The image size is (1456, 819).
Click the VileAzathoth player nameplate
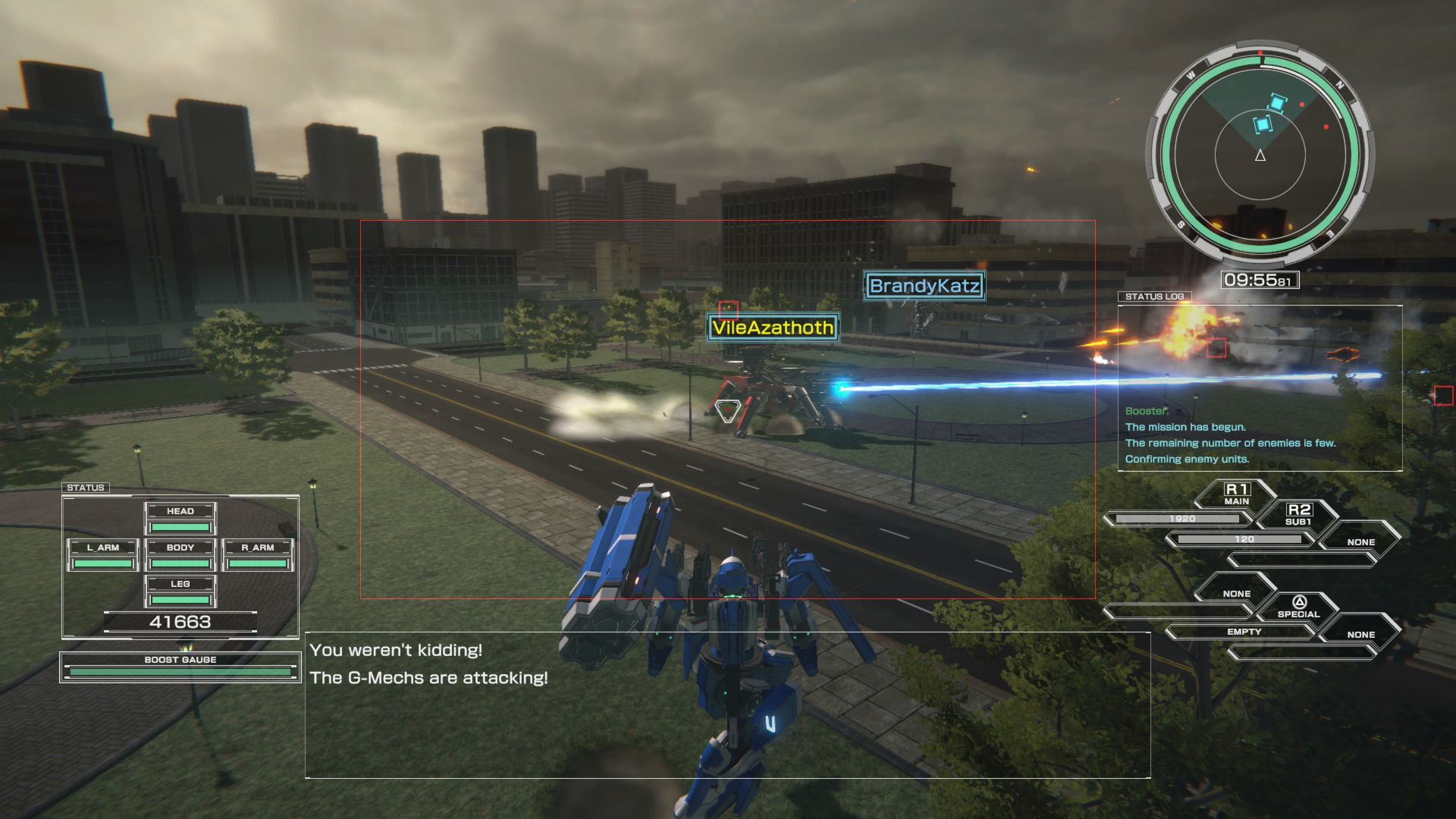[772, 329]
